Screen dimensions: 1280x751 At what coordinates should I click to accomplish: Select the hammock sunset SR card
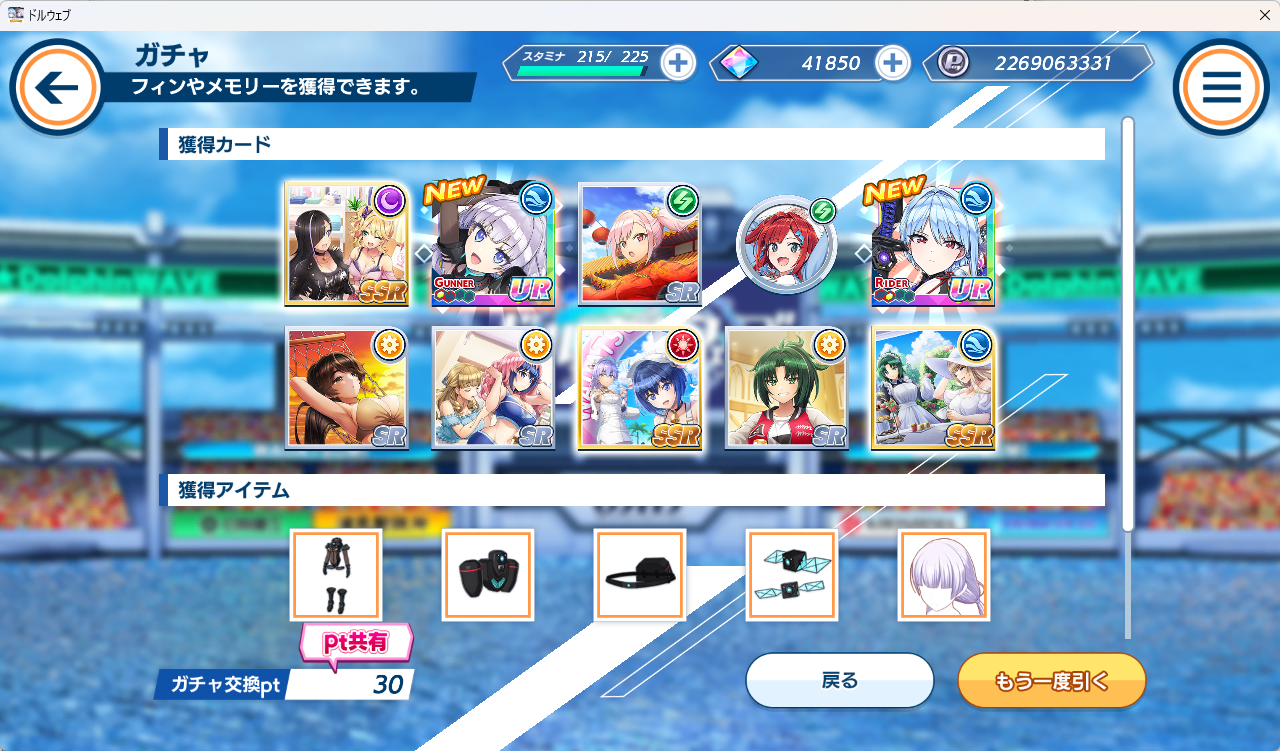tap(346, 388)
